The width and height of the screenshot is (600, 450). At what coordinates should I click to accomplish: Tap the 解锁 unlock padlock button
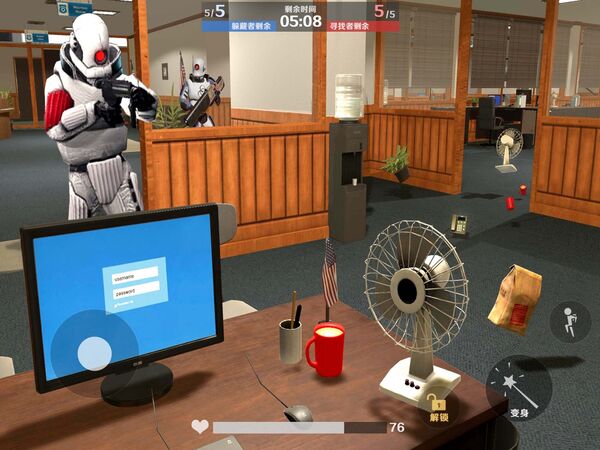437,405
